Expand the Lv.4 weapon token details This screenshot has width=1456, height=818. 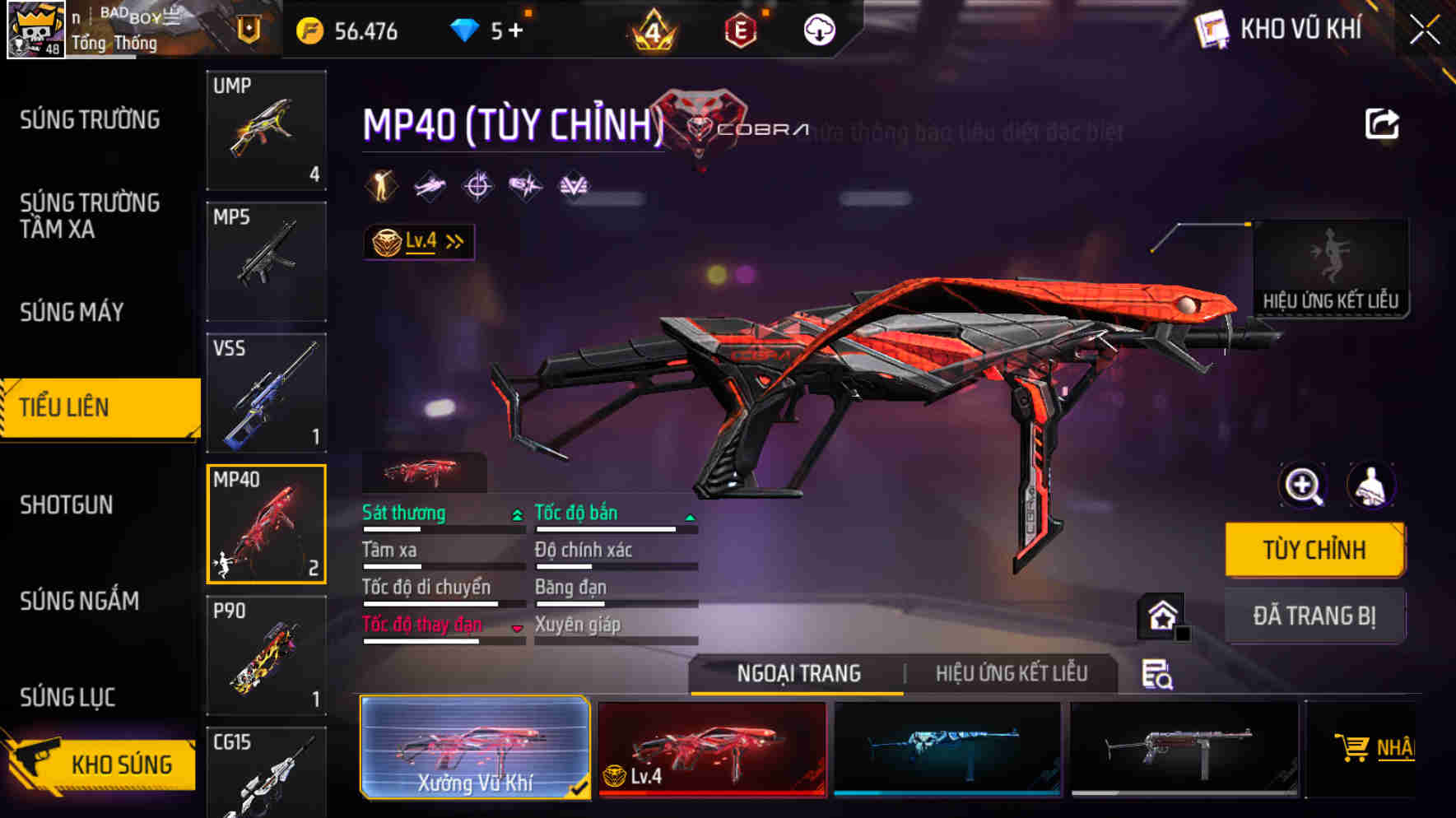tap(418, 240)
